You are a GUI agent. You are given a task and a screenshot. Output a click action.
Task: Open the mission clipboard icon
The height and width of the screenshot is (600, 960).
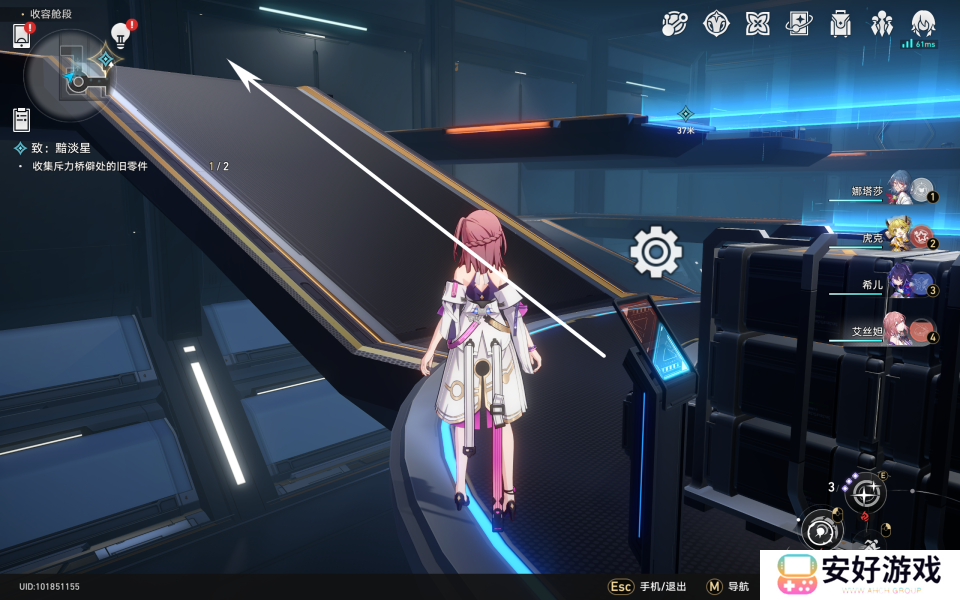tap(22, 119)
